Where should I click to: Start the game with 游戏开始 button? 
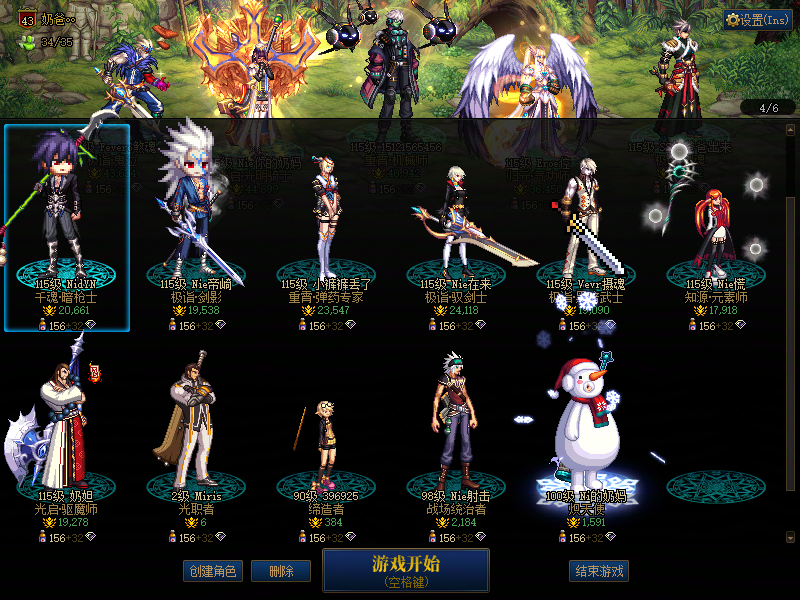405,569
